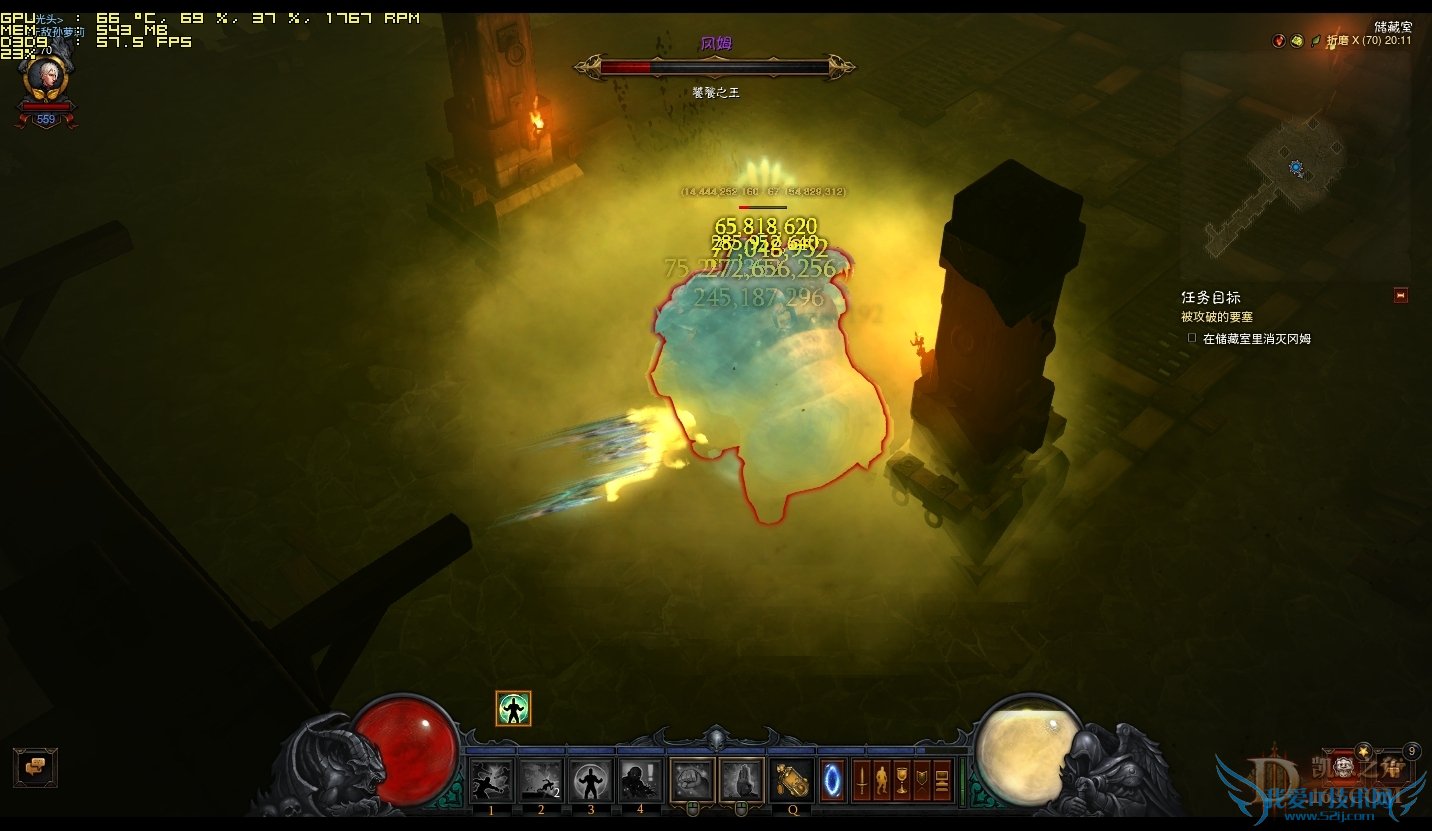Open the banner and social menu icon
This screenshot has width=1432, height=831.
(921, 781)
